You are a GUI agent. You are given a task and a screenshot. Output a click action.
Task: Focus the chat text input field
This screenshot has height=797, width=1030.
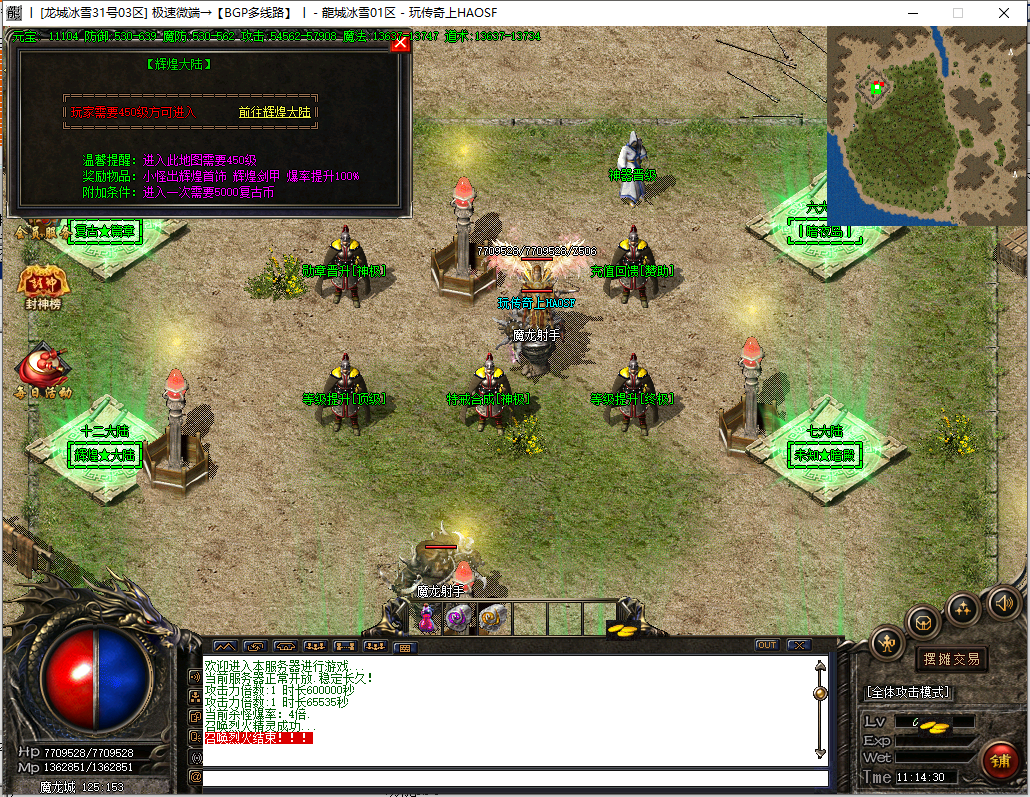515,778
